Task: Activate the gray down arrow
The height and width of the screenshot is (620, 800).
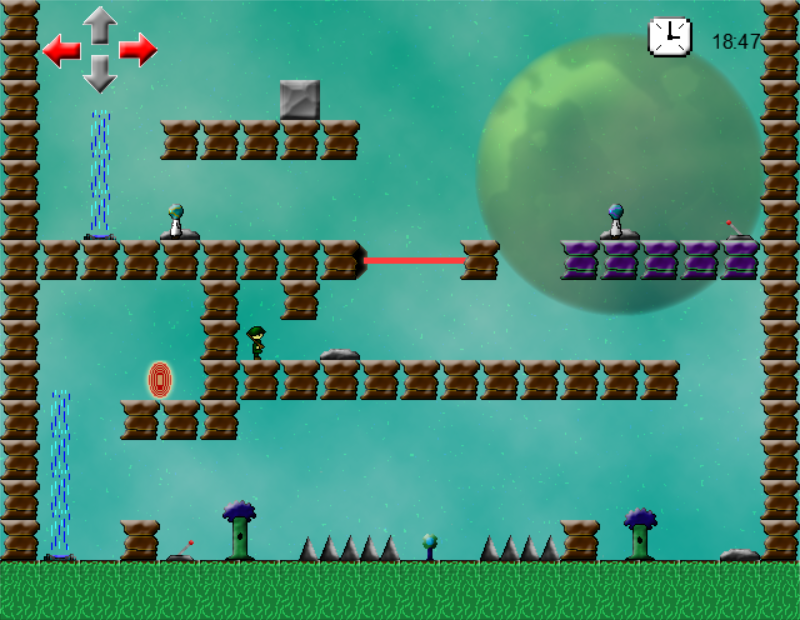Action: pyautogui.click(x=100, y=74)
